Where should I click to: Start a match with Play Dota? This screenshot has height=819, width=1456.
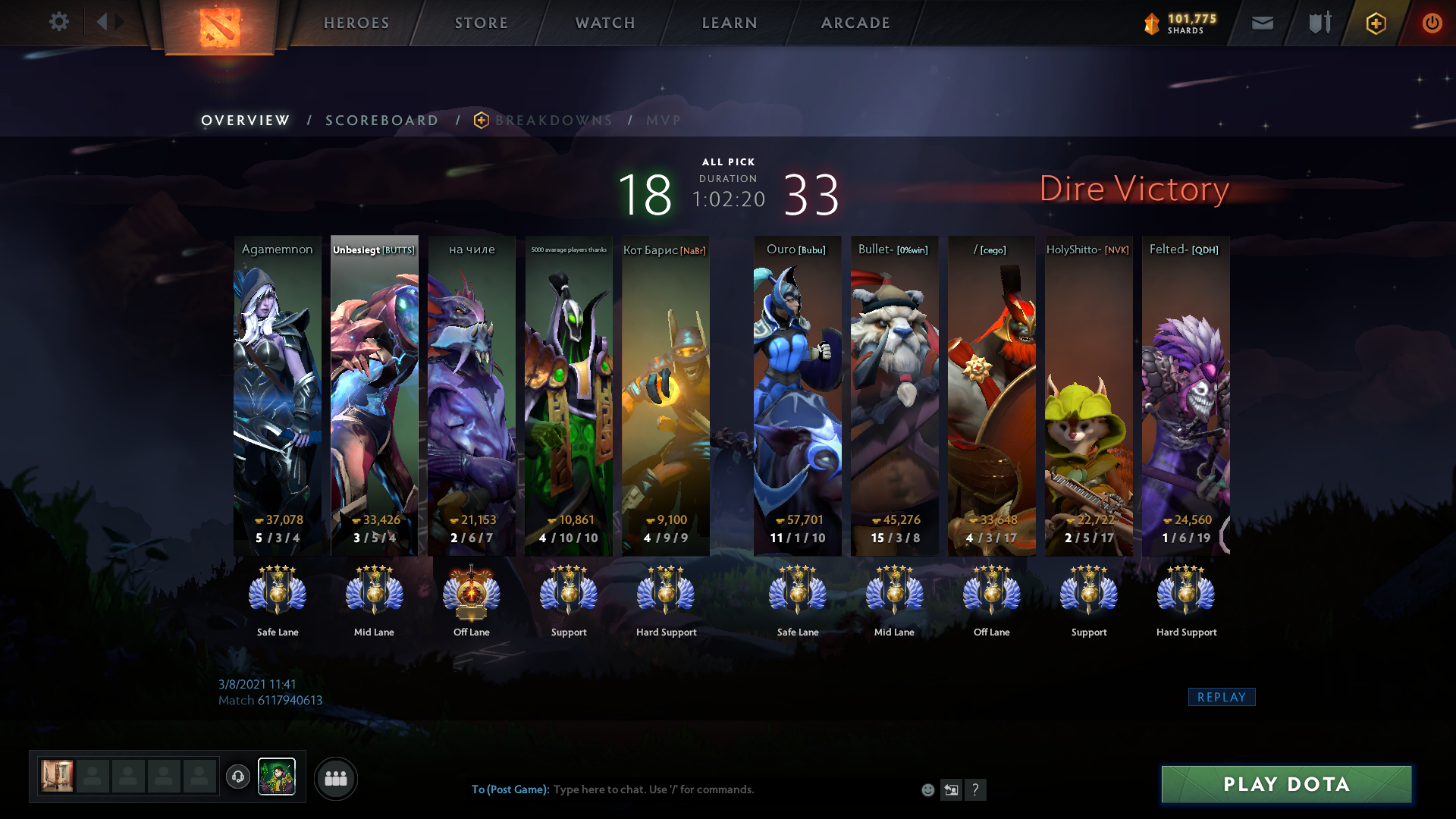click(x=1286, y=784)
